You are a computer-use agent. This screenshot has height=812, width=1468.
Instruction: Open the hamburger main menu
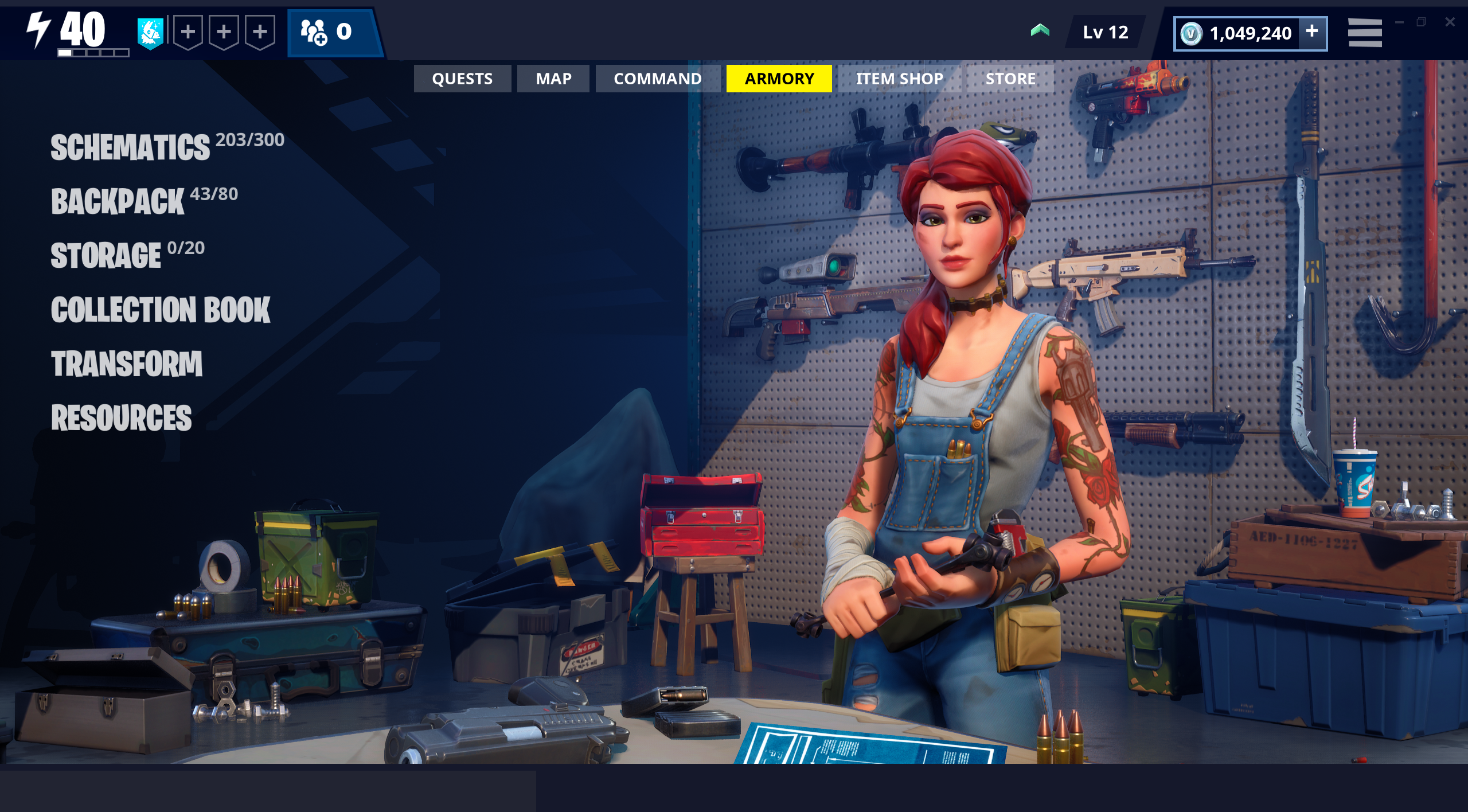(x=1365, y=33)
